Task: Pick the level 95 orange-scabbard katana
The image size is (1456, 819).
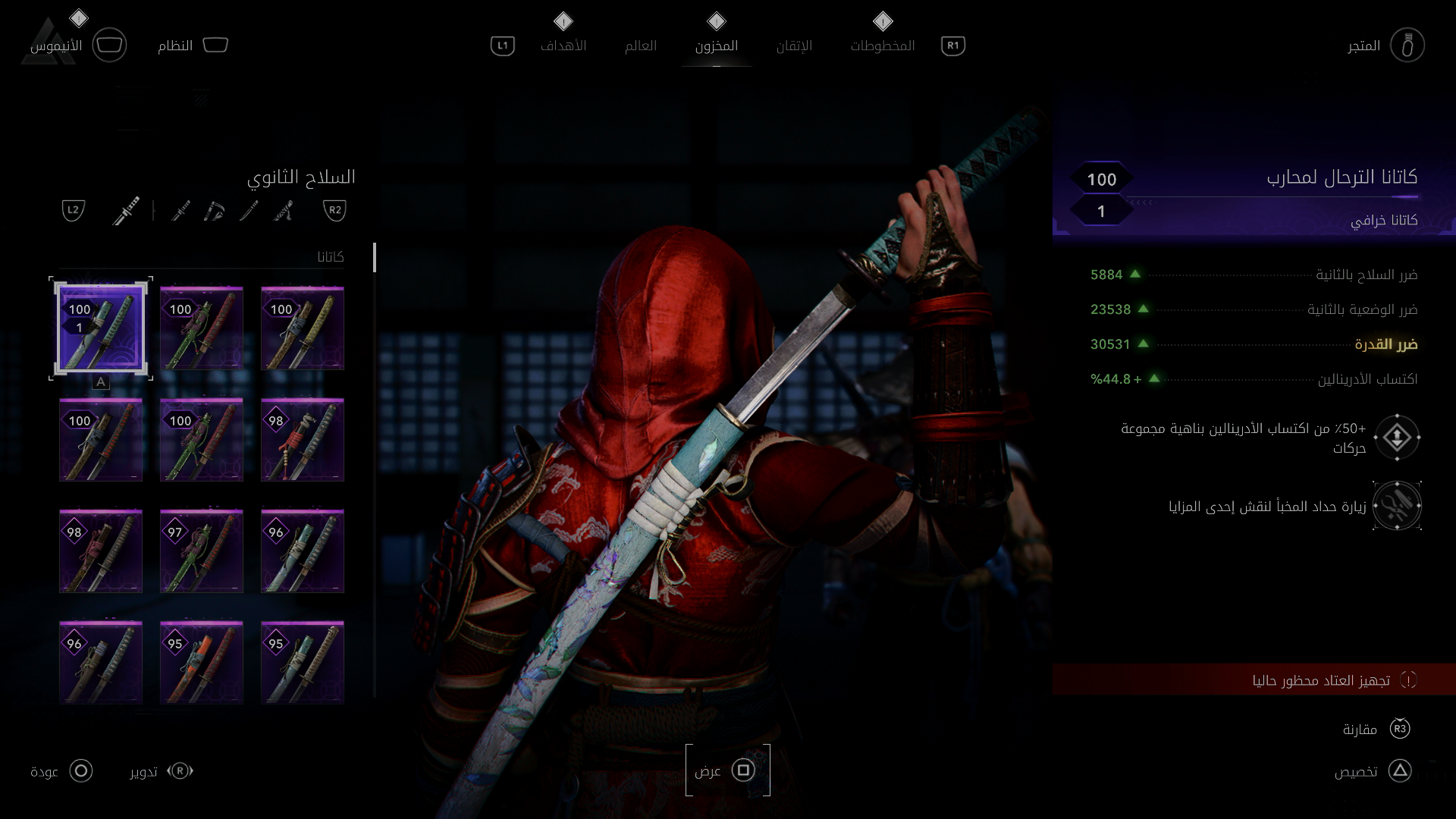Action: [x=202, y=663]
